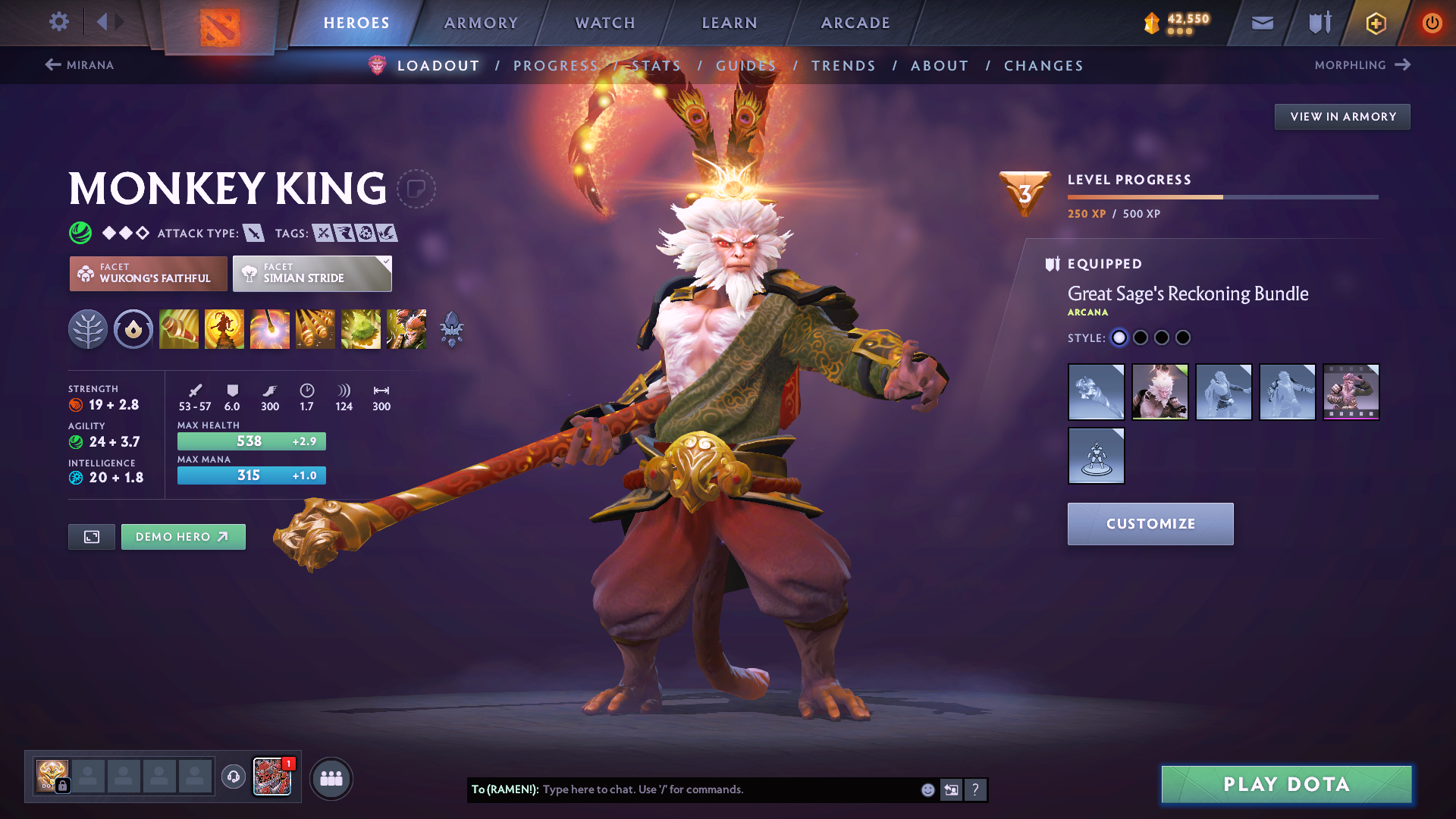View the innate ability droplet icon
This screenshot has height=819, width=1456.
point(133,328)
